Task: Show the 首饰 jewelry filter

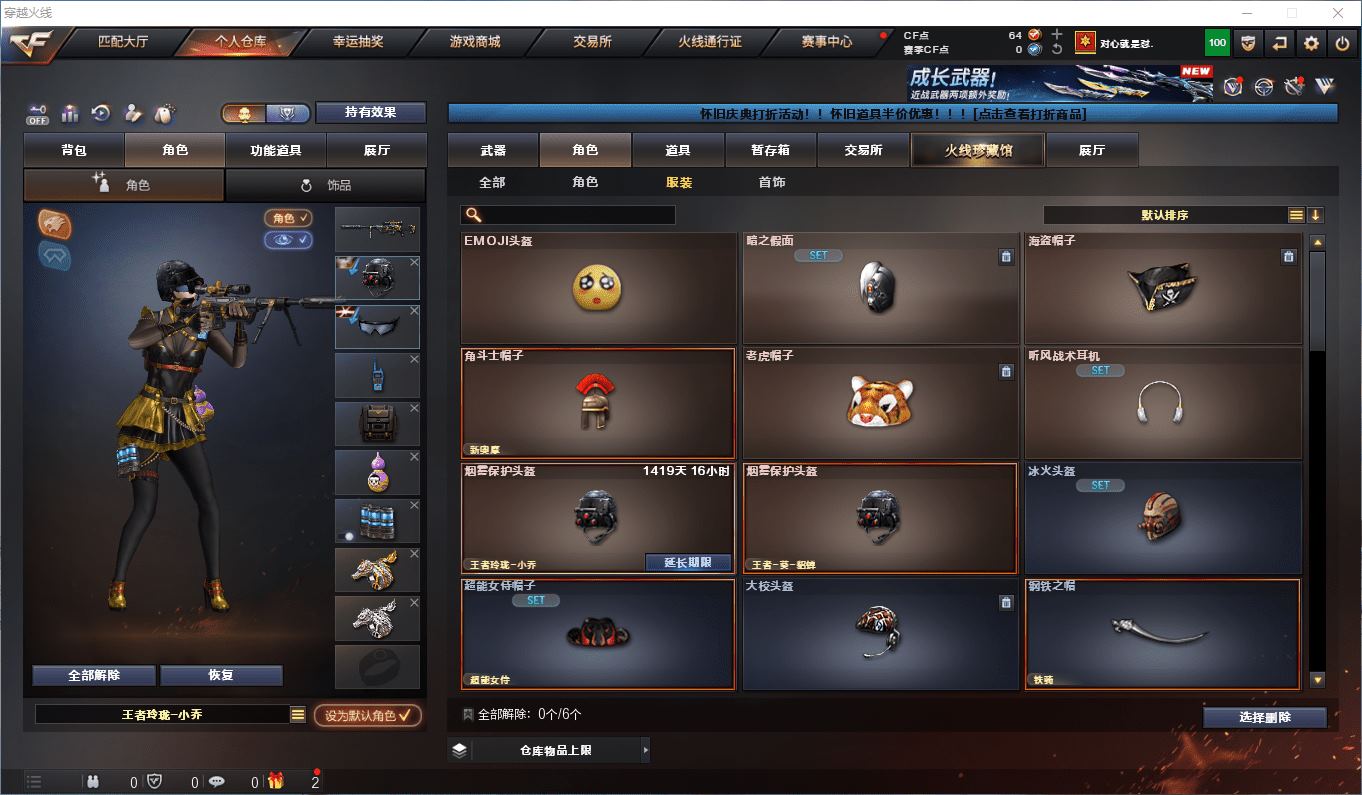Action: [x=771, y=182]
